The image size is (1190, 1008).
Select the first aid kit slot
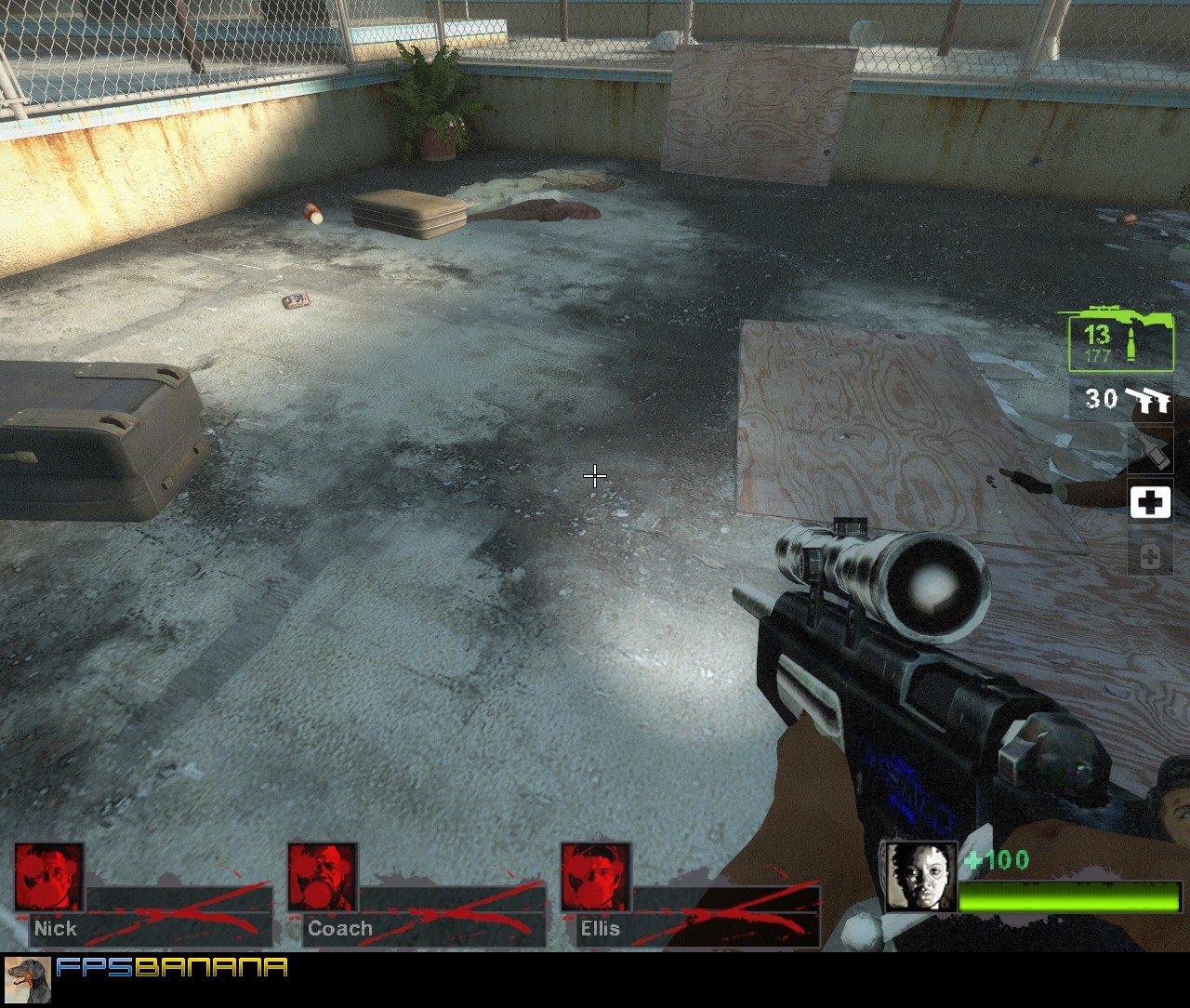(1150, 503)
